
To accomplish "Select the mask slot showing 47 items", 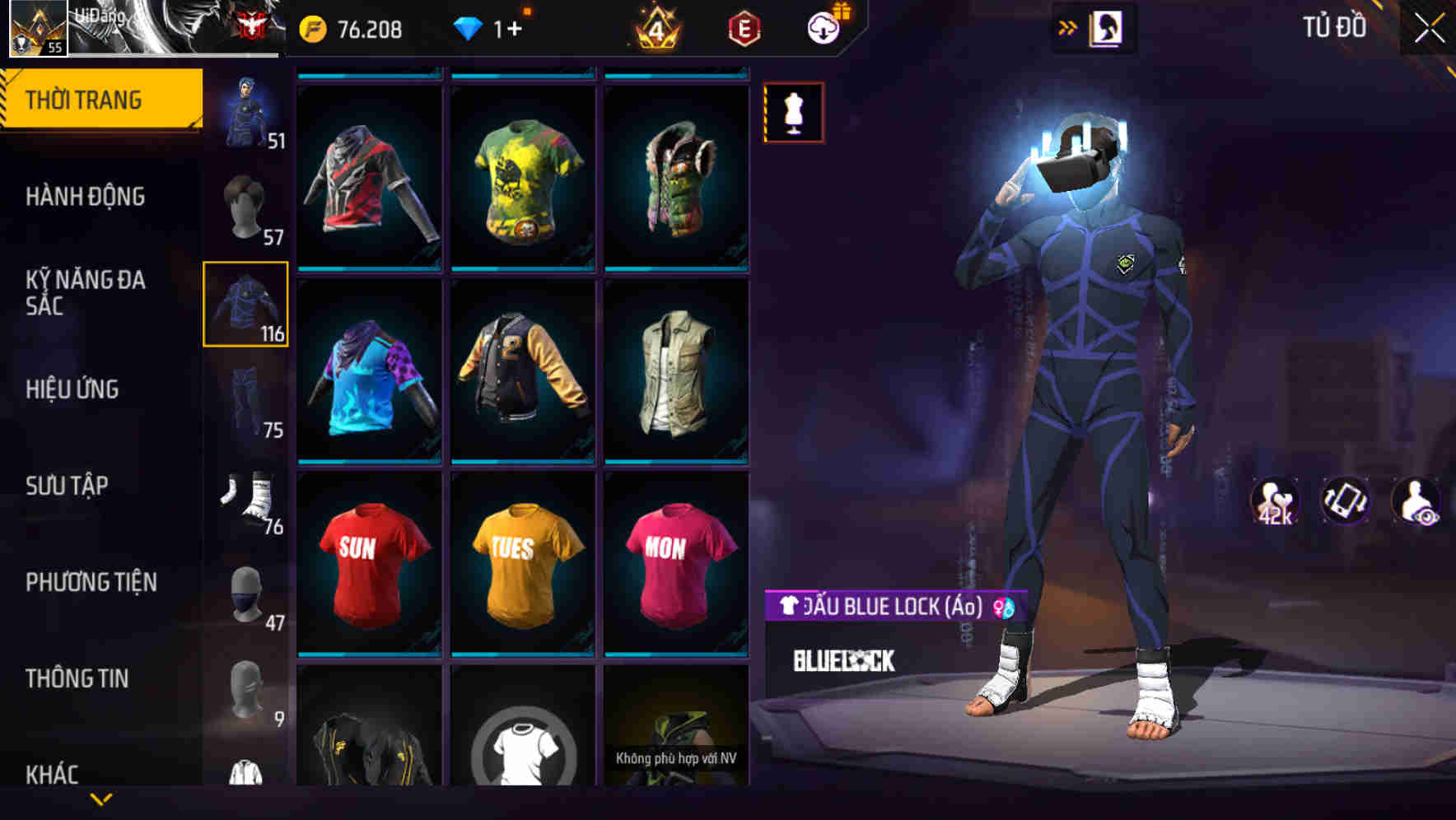I will click(245, 595).
